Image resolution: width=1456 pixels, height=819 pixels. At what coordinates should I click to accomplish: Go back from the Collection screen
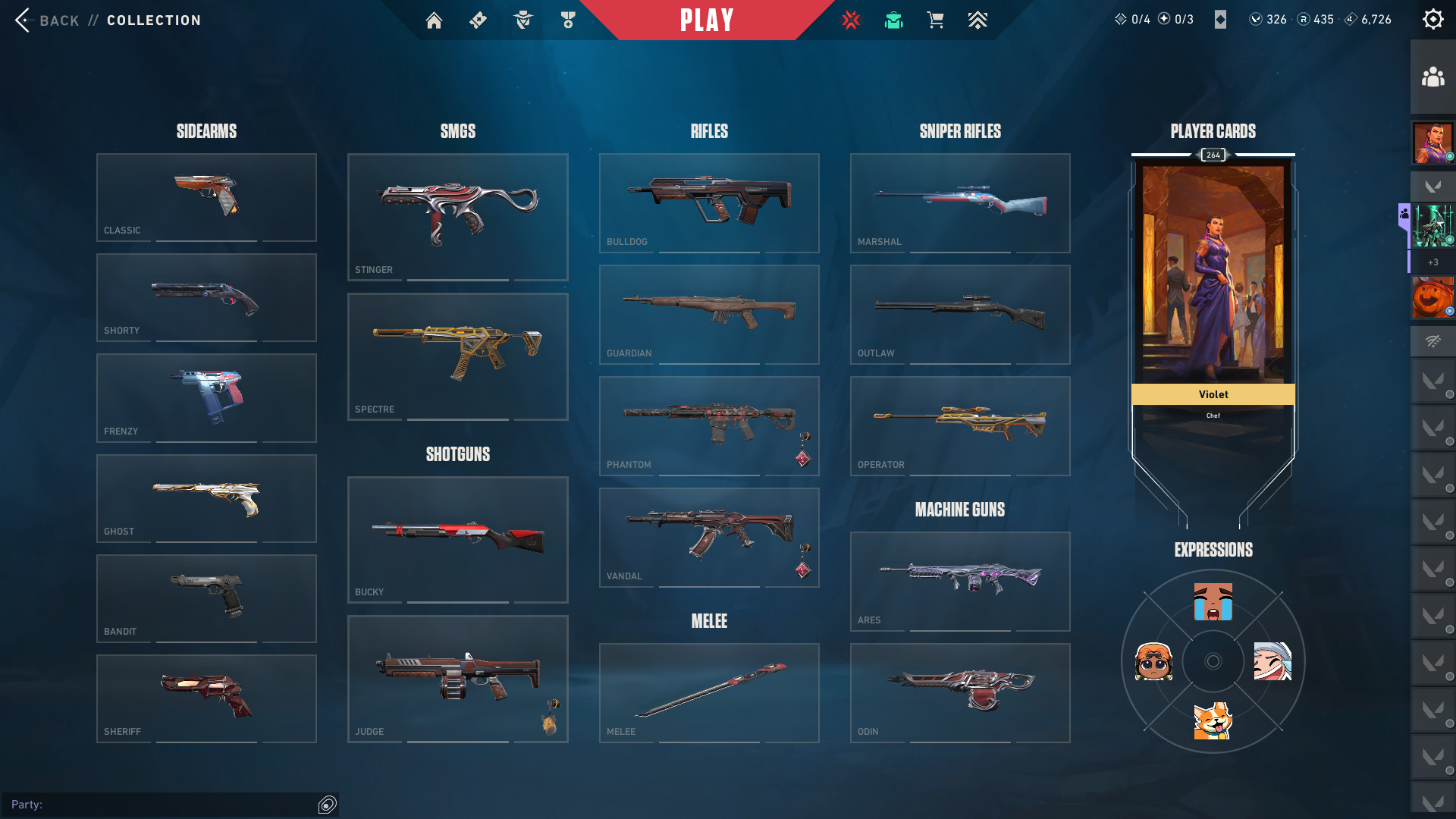point(45,20)
